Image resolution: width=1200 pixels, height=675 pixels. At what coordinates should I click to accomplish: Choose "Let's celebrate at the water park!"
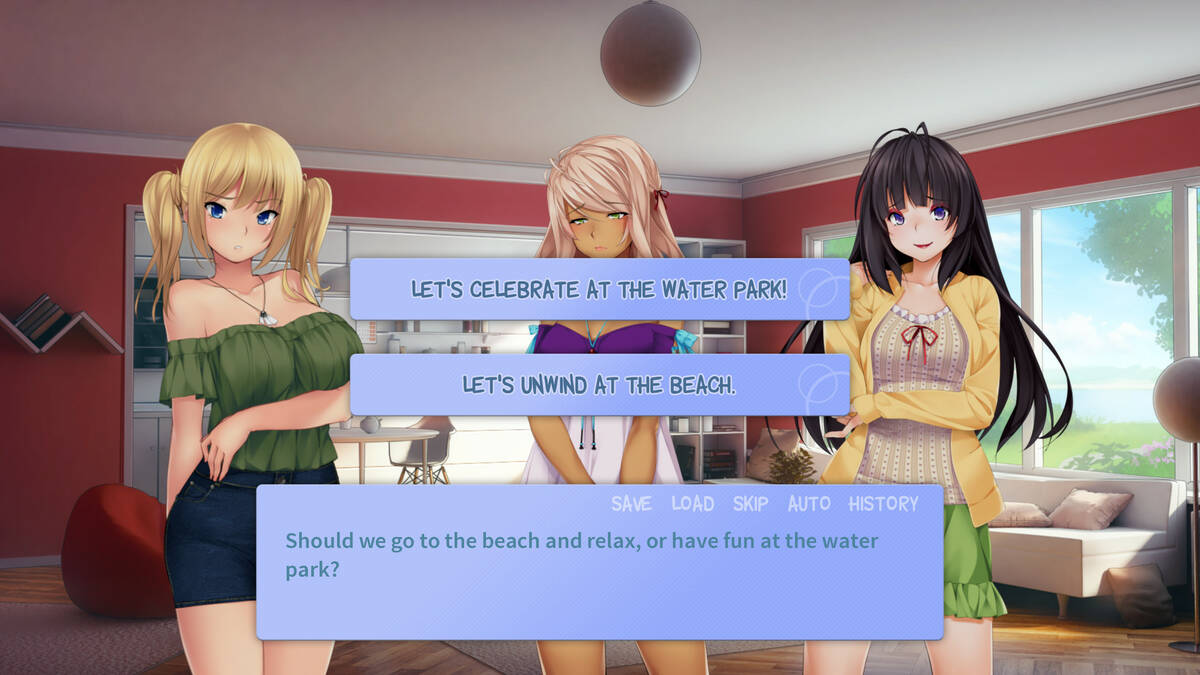(x=599, y=290)
